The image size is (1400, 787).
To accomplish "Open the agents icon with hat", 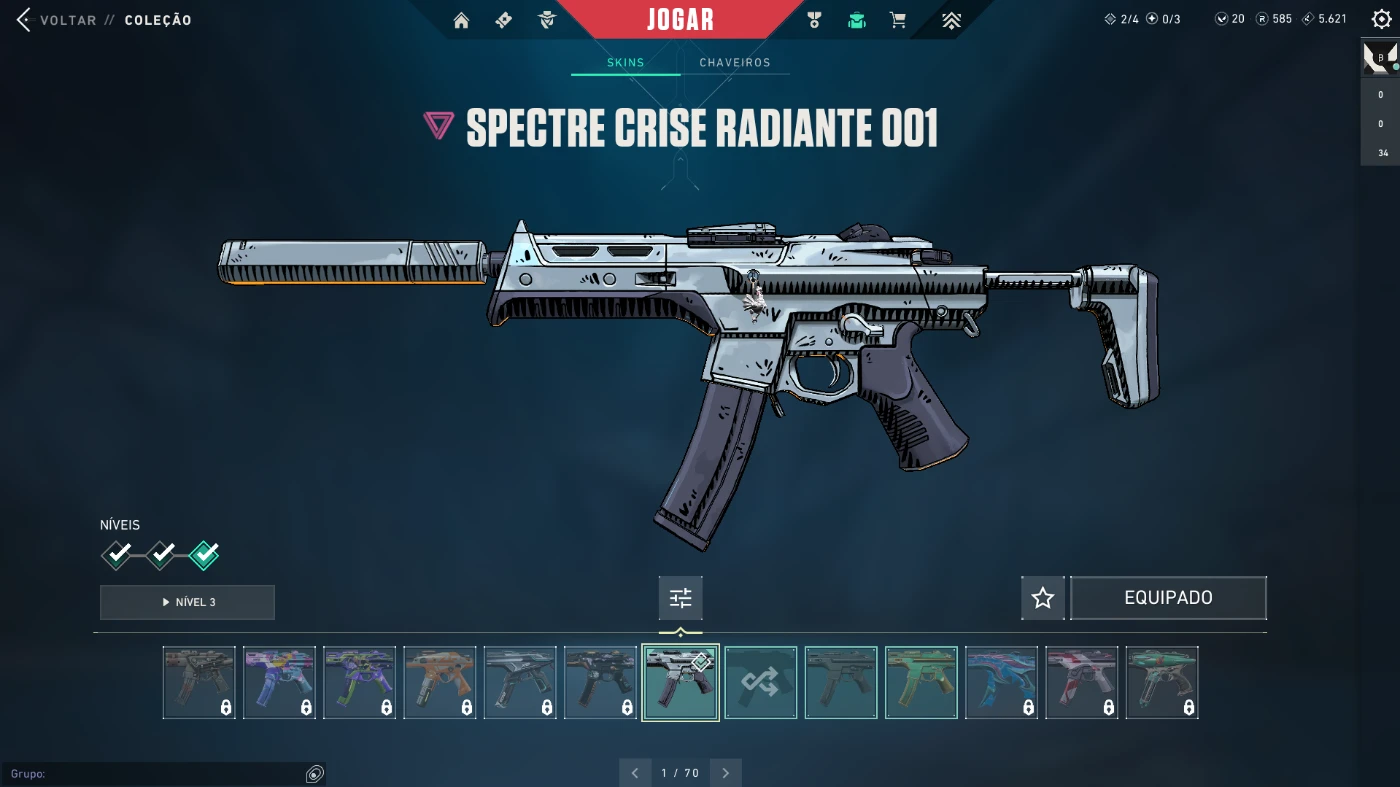I will pos(546,20).
